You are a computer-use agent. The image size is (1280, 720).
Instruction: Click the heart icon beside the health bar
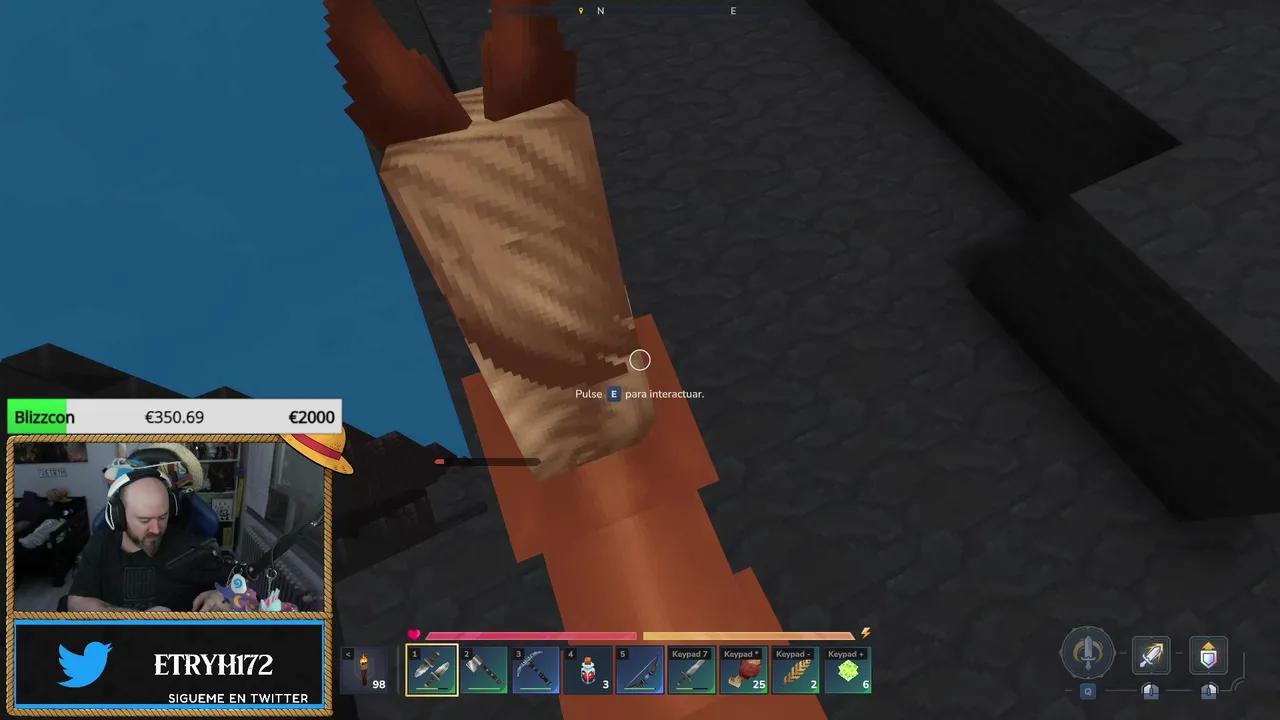point(414,633)
